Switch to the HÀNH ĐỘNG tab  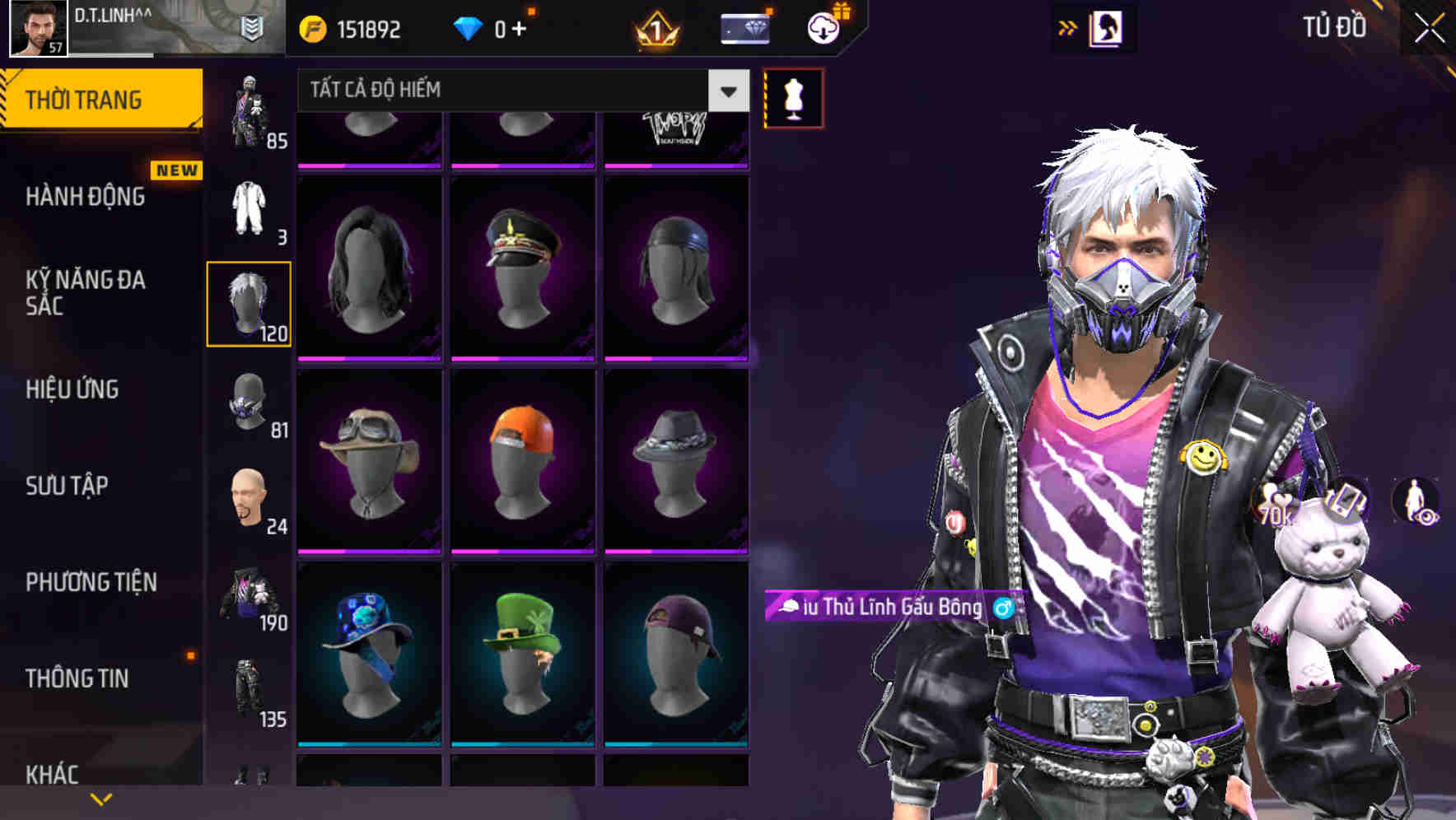click(x=86, y=197)
